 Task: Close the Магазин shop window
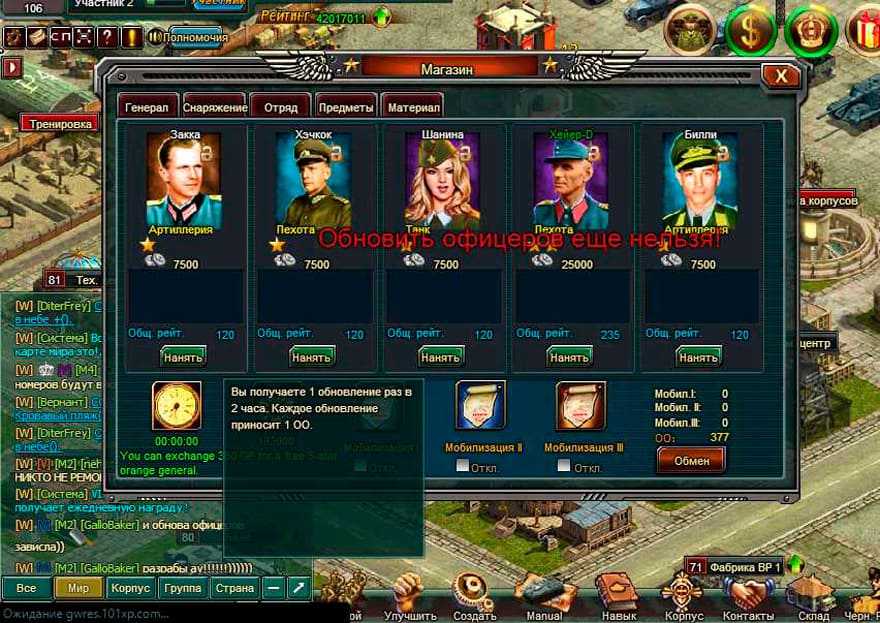point(779,76)
